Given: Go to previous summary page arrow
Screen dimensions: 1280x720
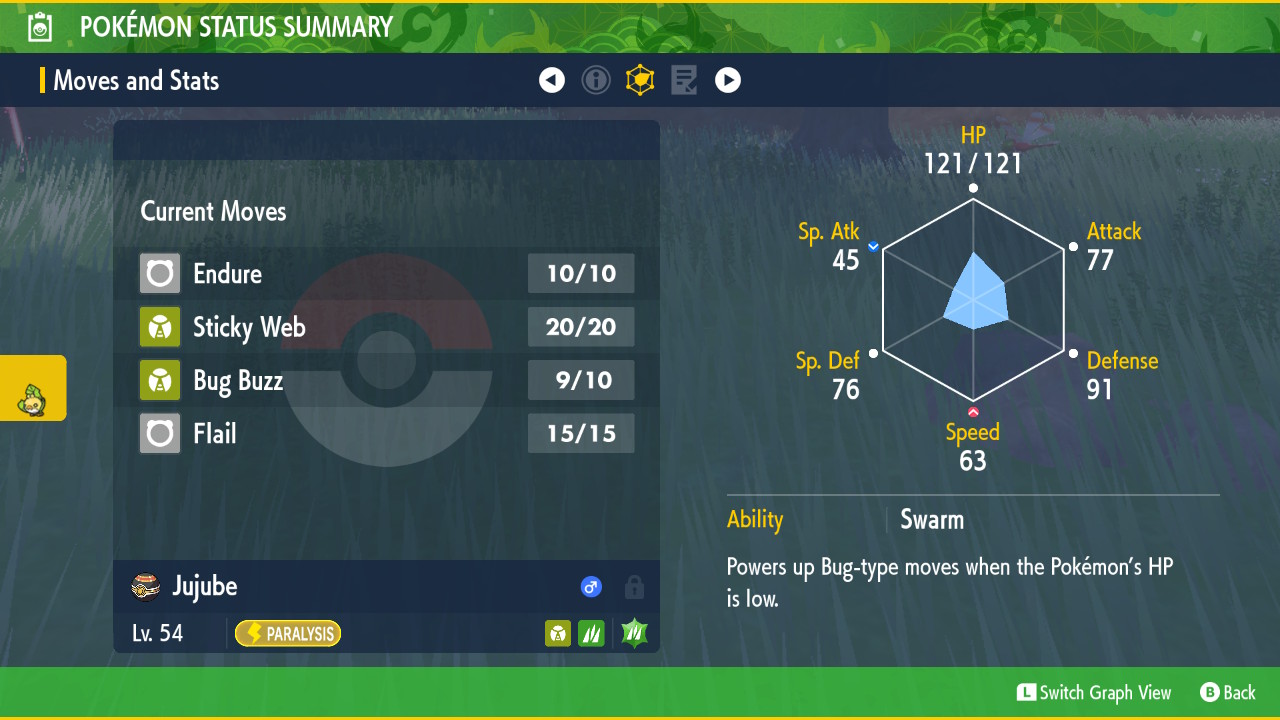Looking at the screenshot, I should pos(552,81).
